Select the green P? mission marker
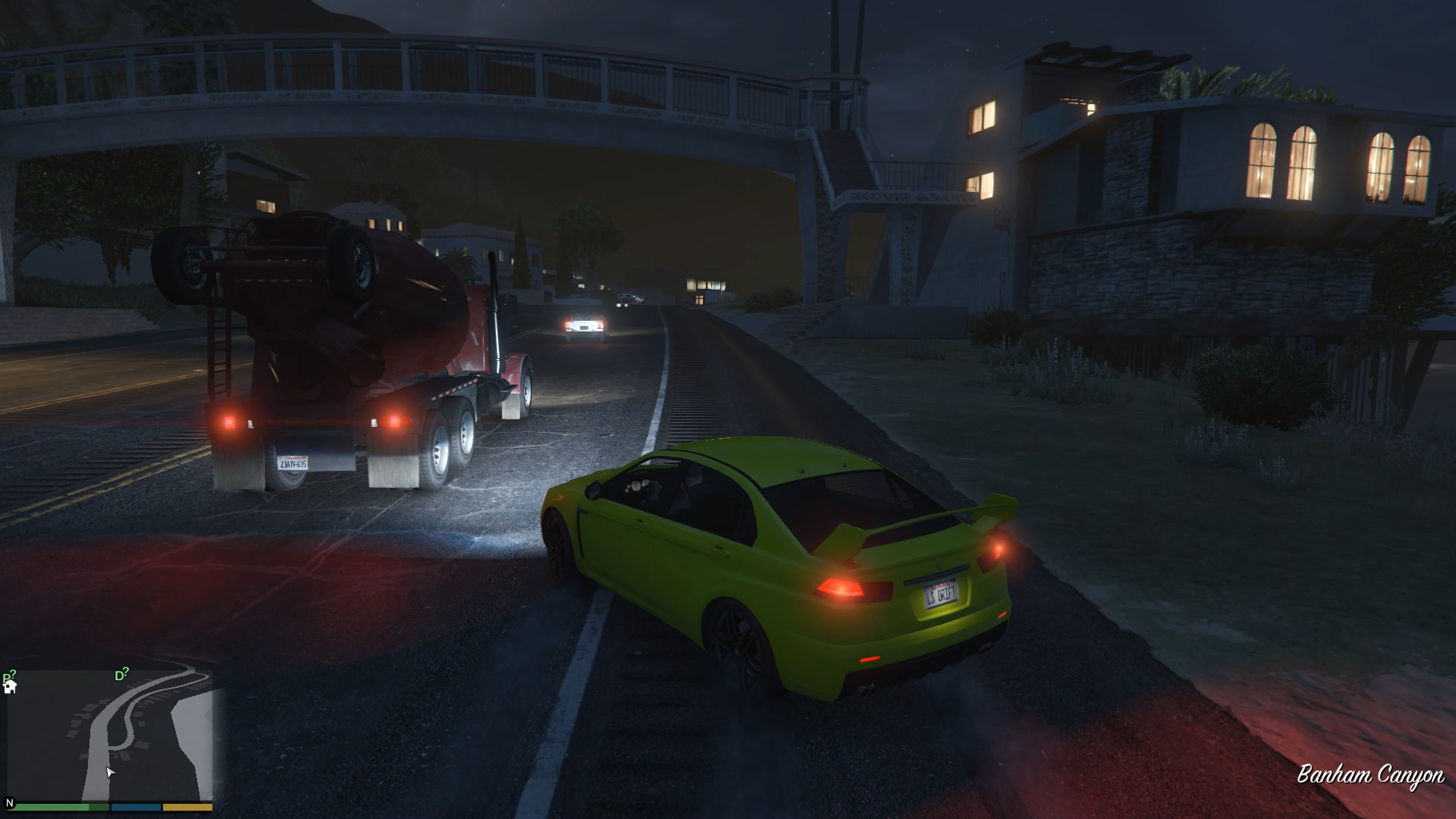Image resolution: width=1456 pixels, height=819 pixels. click(x=8, y=676)
